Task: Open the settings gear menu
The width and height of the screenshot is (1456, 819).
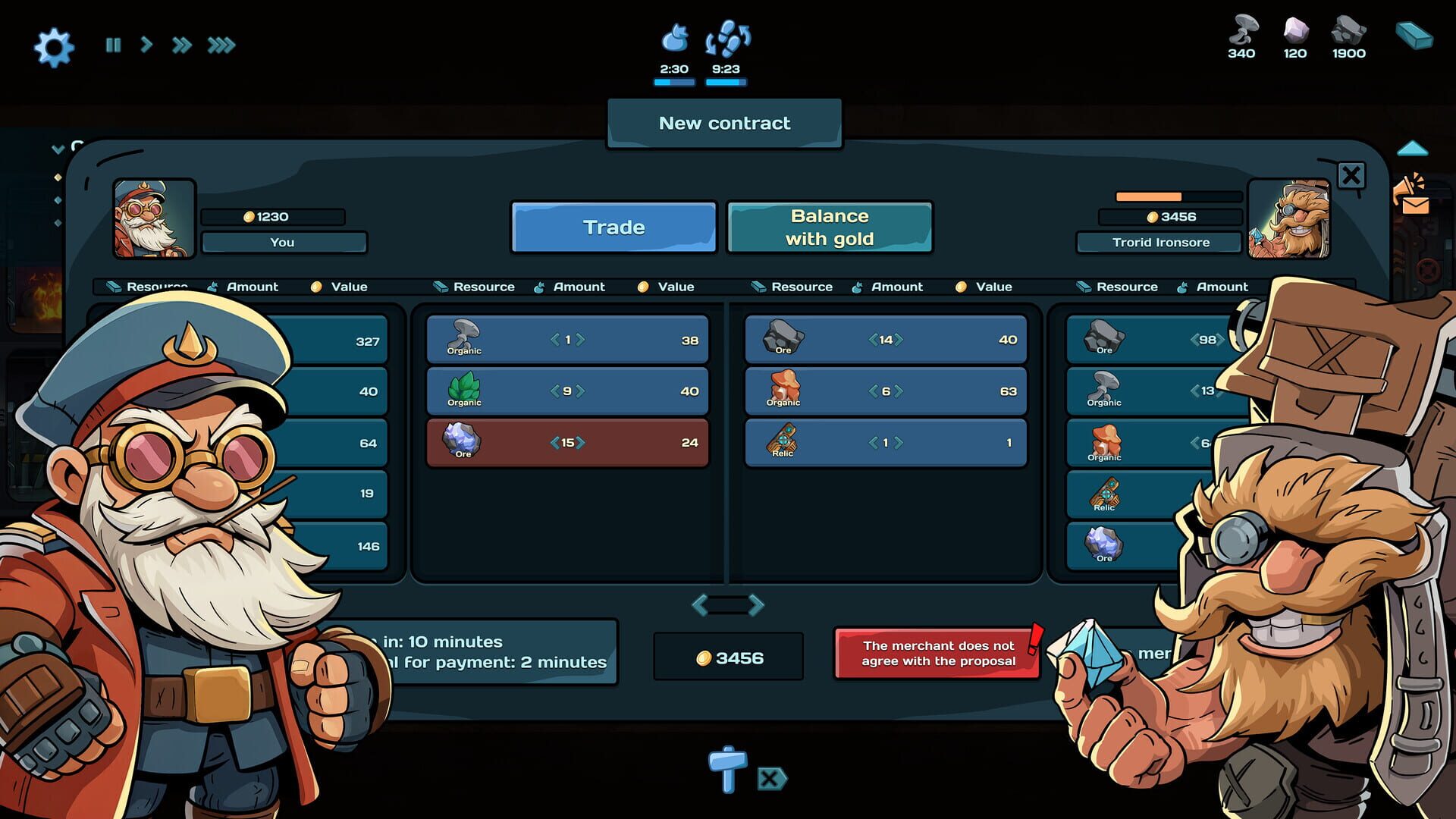Action: click(53, 45)
